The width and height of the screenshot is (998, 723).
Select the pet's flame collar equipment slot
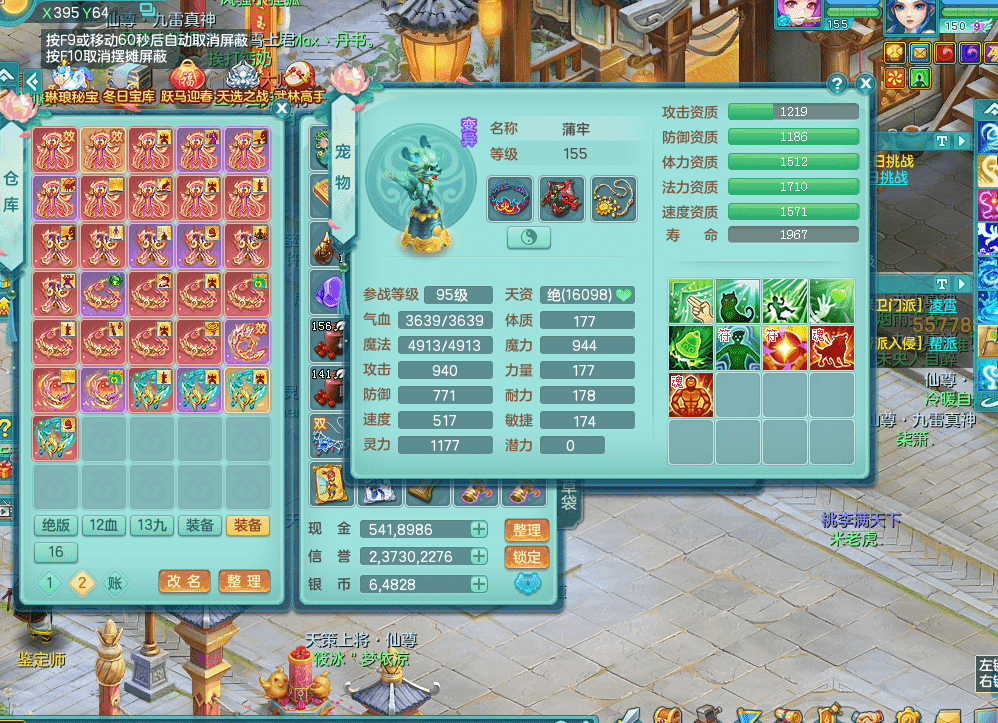(510, 198)
